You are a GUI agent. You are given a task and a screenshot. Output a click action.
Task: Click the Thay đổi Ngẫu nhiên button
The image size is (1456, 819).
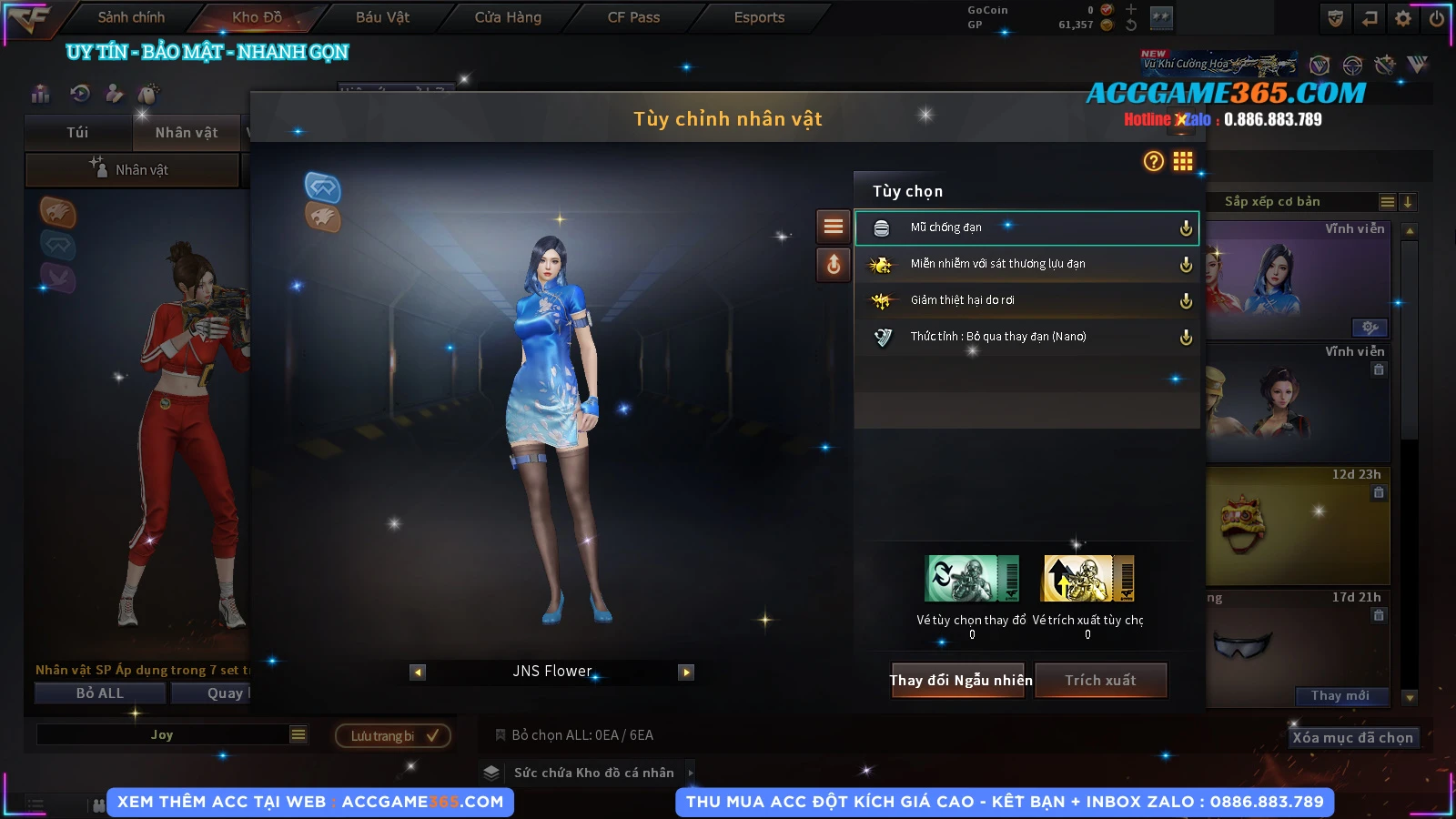pos(960,680)
